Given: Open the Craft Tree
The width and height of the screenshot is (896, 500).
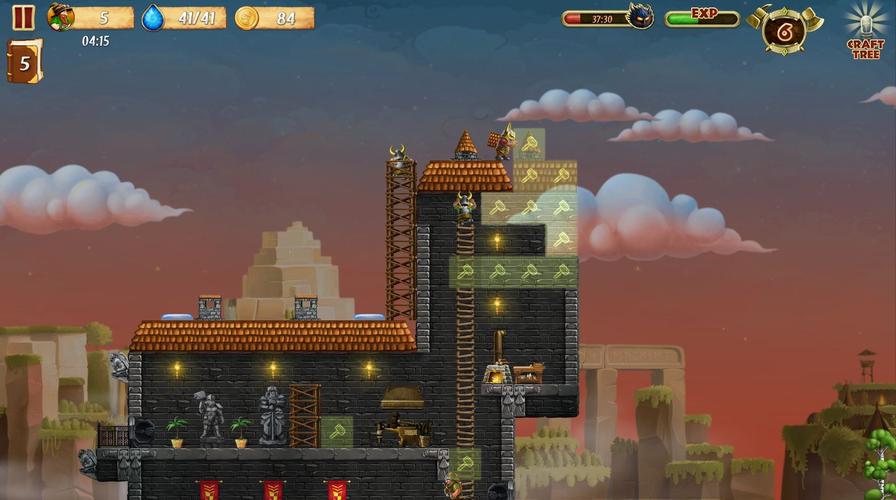Looking at the screenshot, I should pos(865,30).
